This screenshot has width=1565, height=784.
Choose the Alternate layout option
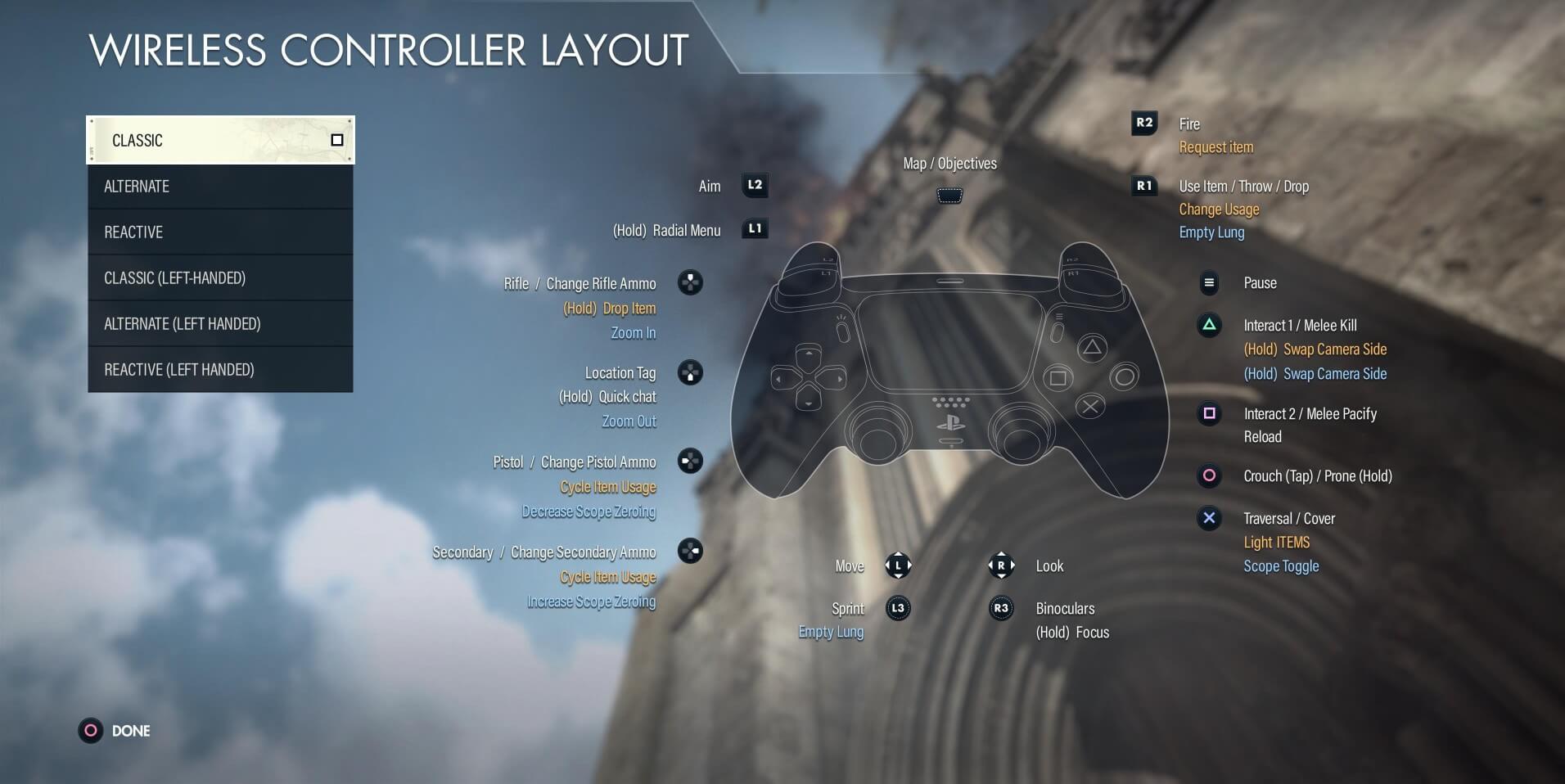point(219,187)
